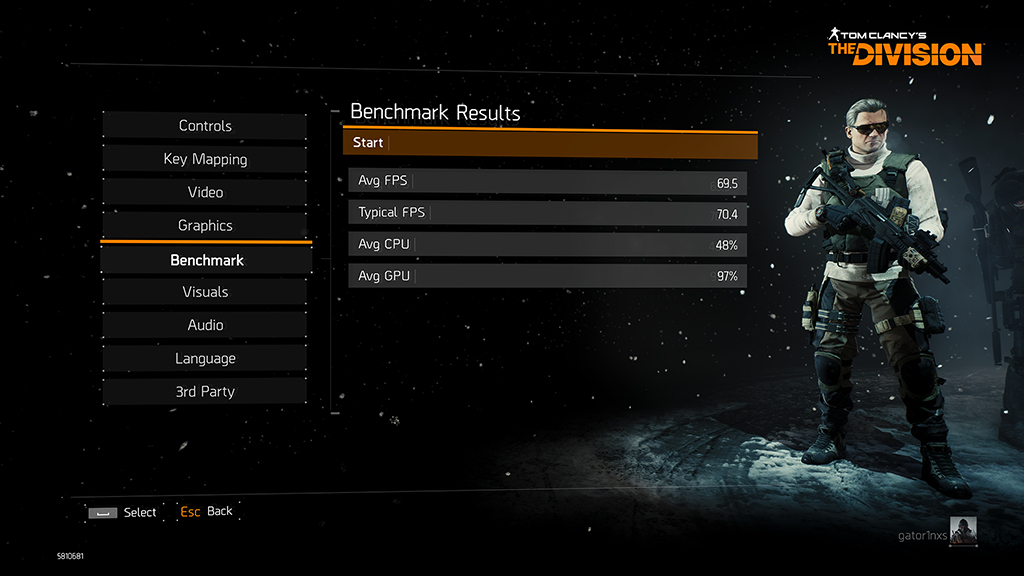
Task: Open the Graphics settings section
Action: click(205, 226)
